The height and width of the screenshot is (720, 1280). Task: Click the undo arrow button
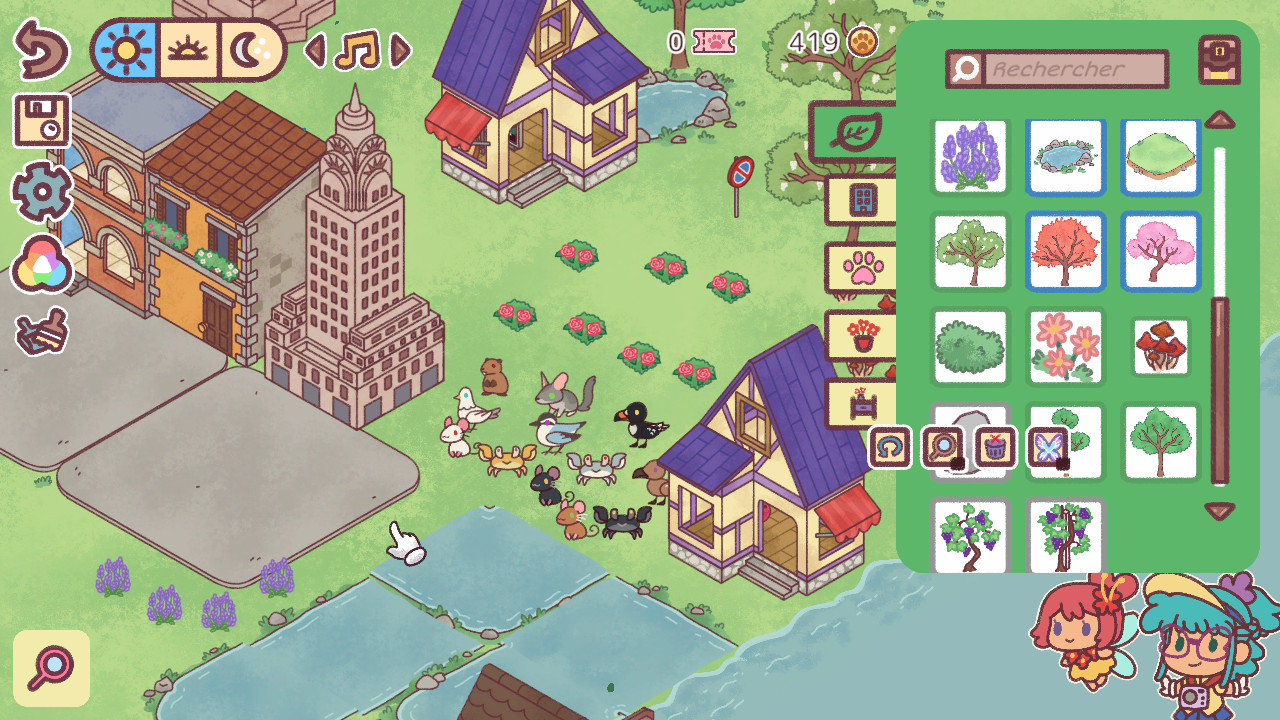click(41, 50)
